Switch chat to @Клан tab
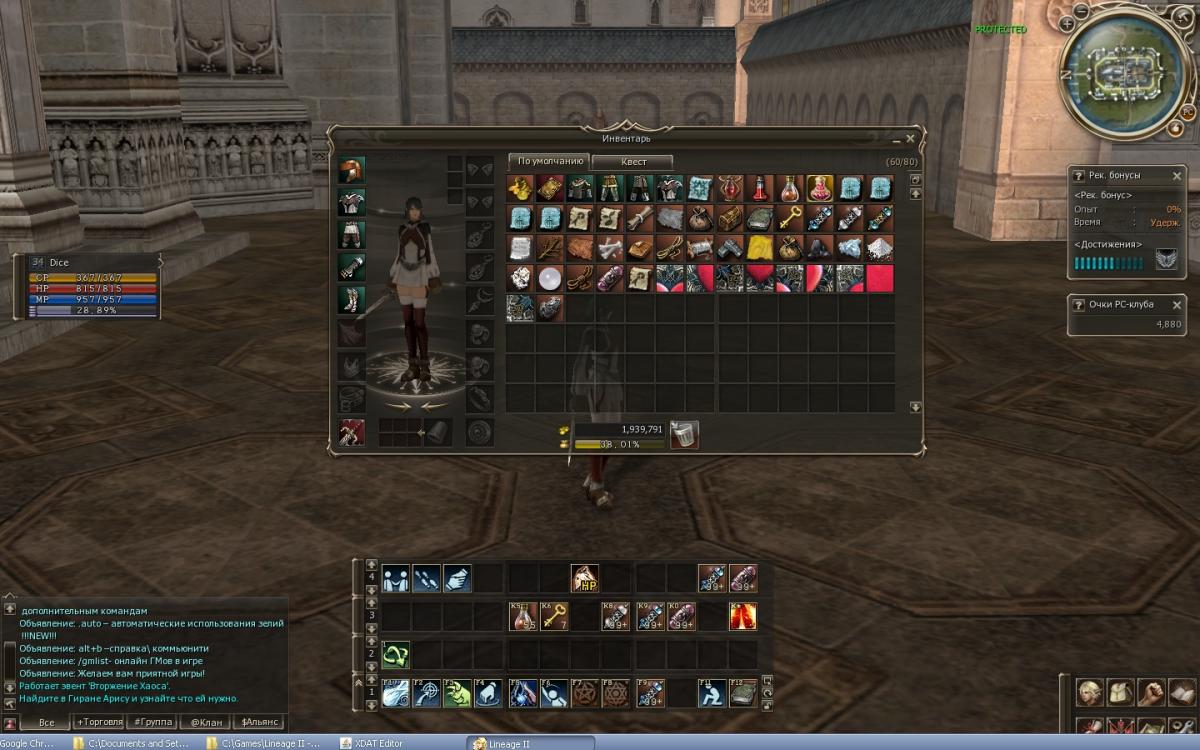 click(207, 722)
